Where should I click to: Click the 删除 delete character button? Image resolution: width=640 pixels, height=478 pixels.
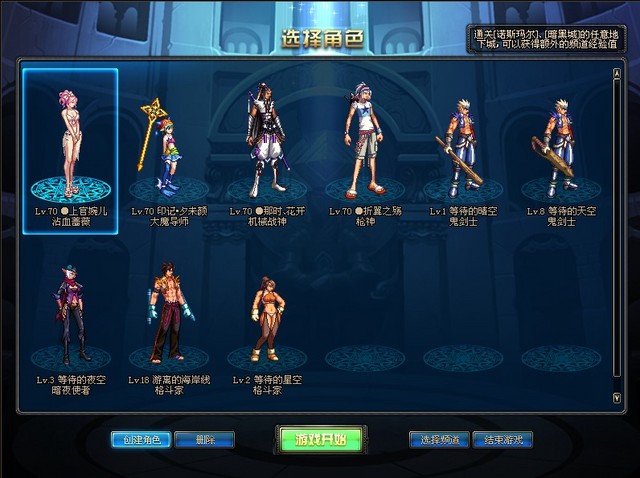[204, 440]
